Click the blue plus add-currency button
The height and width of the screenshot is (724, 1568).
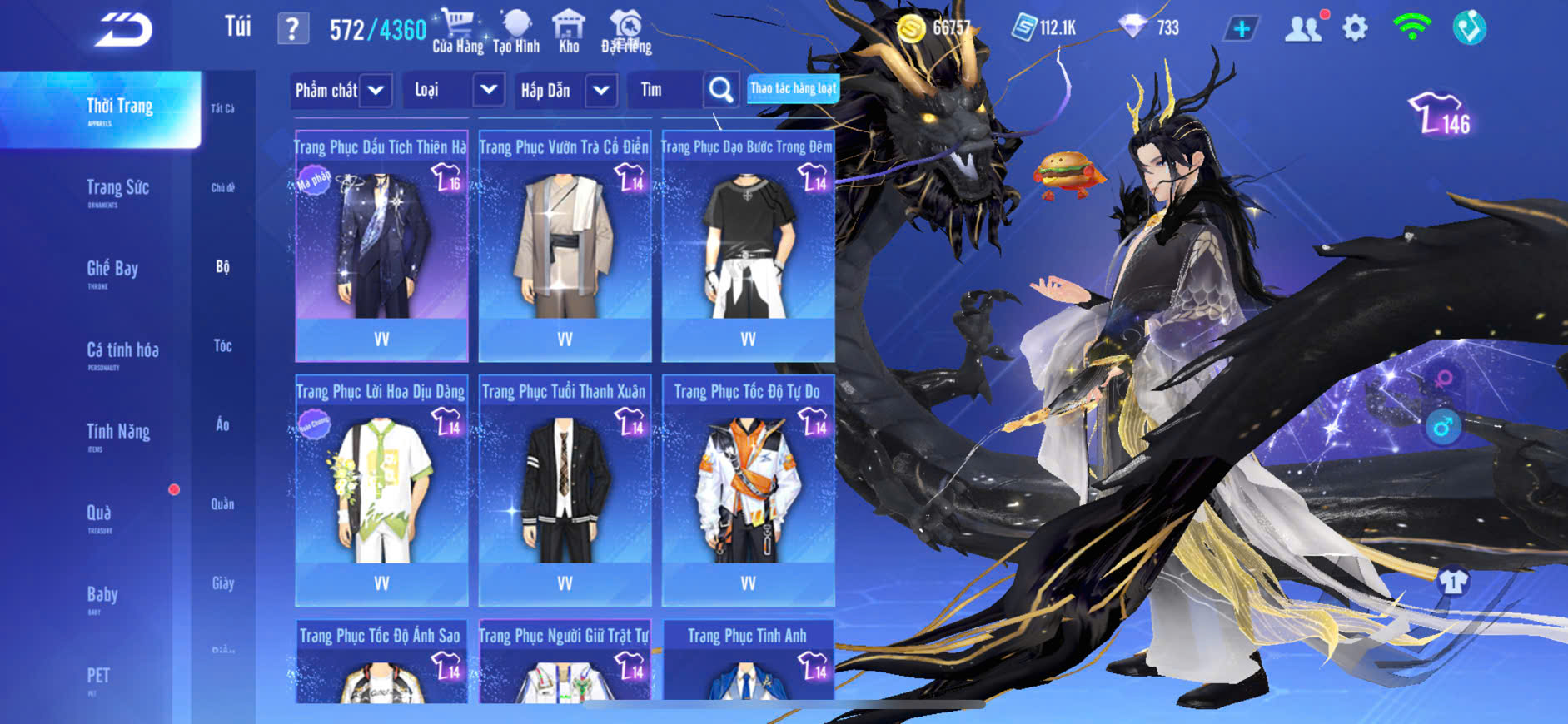pyautogui.click(x=1241, y=29)
